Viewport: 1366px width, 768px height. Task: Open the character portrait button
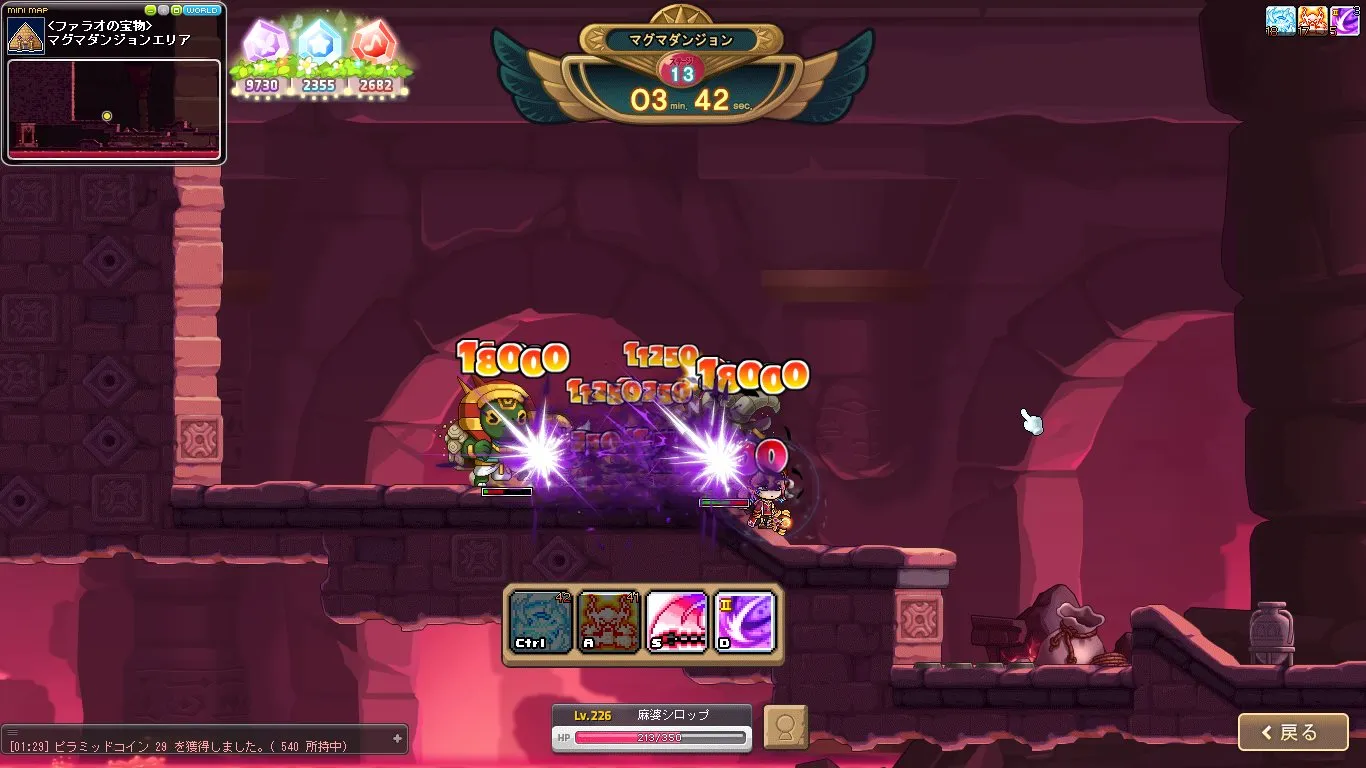point(785,727)
